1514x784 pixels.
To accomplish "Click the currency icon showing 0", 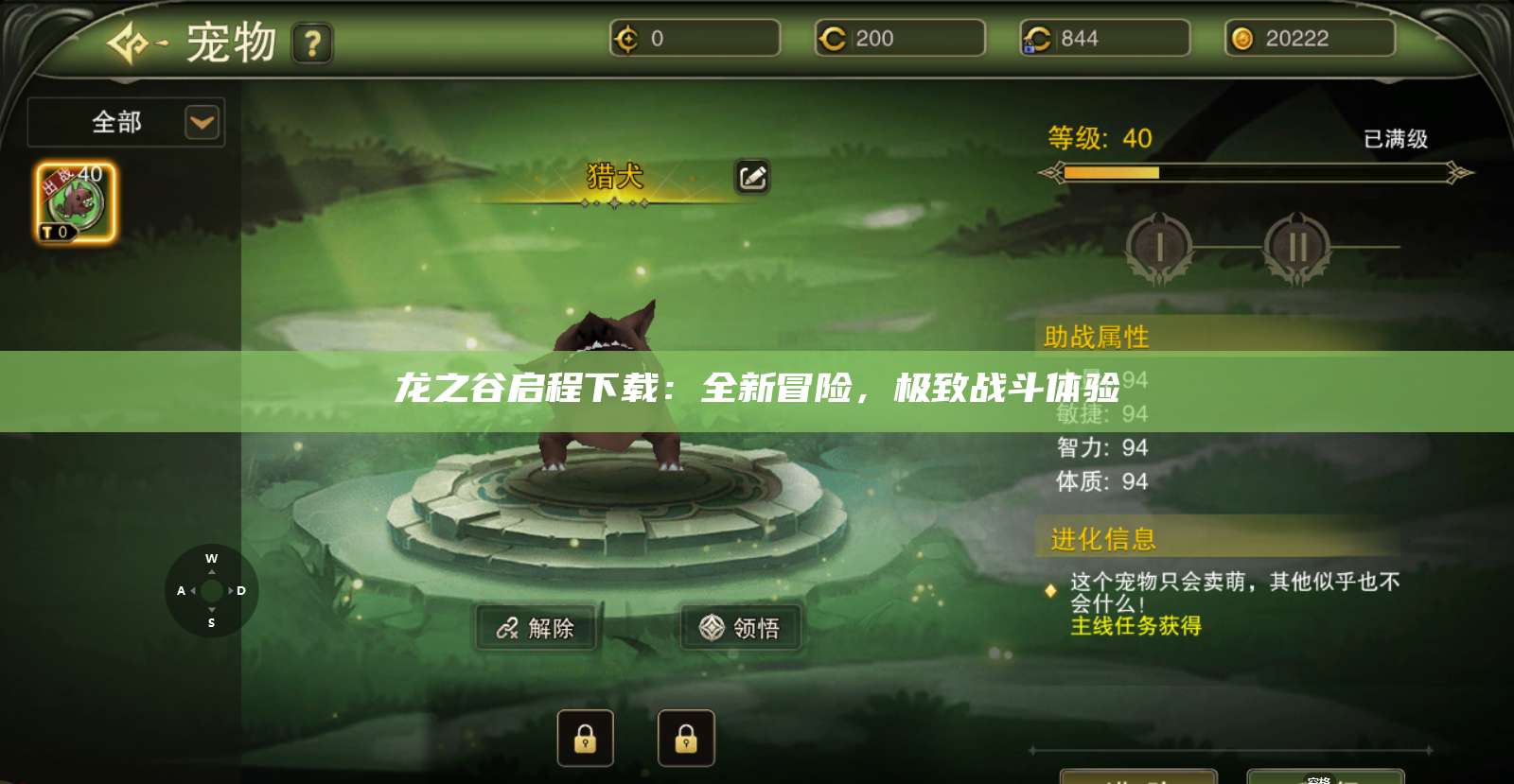I will pyautogui.click(x=629, y=39).
